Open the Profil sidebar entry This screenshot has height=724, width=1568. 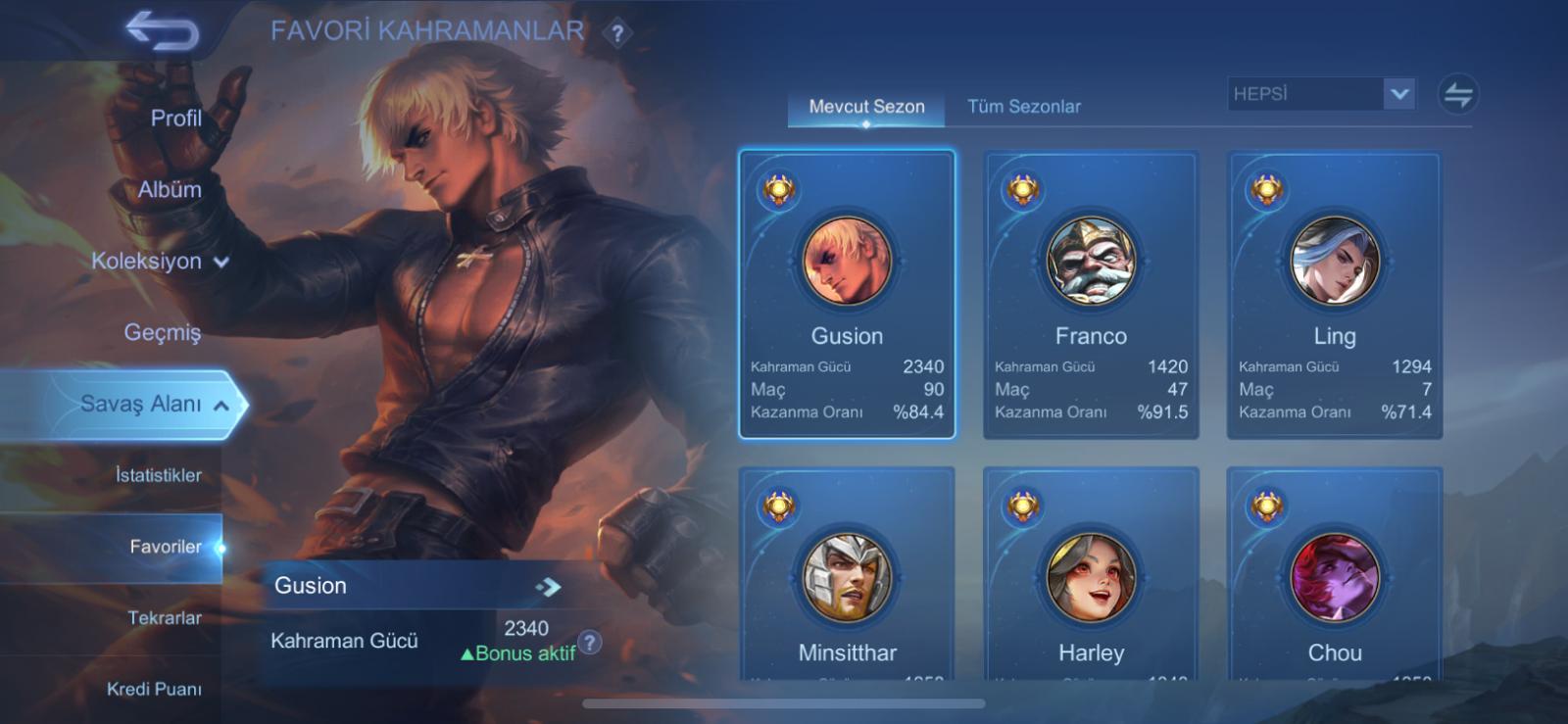174,118
